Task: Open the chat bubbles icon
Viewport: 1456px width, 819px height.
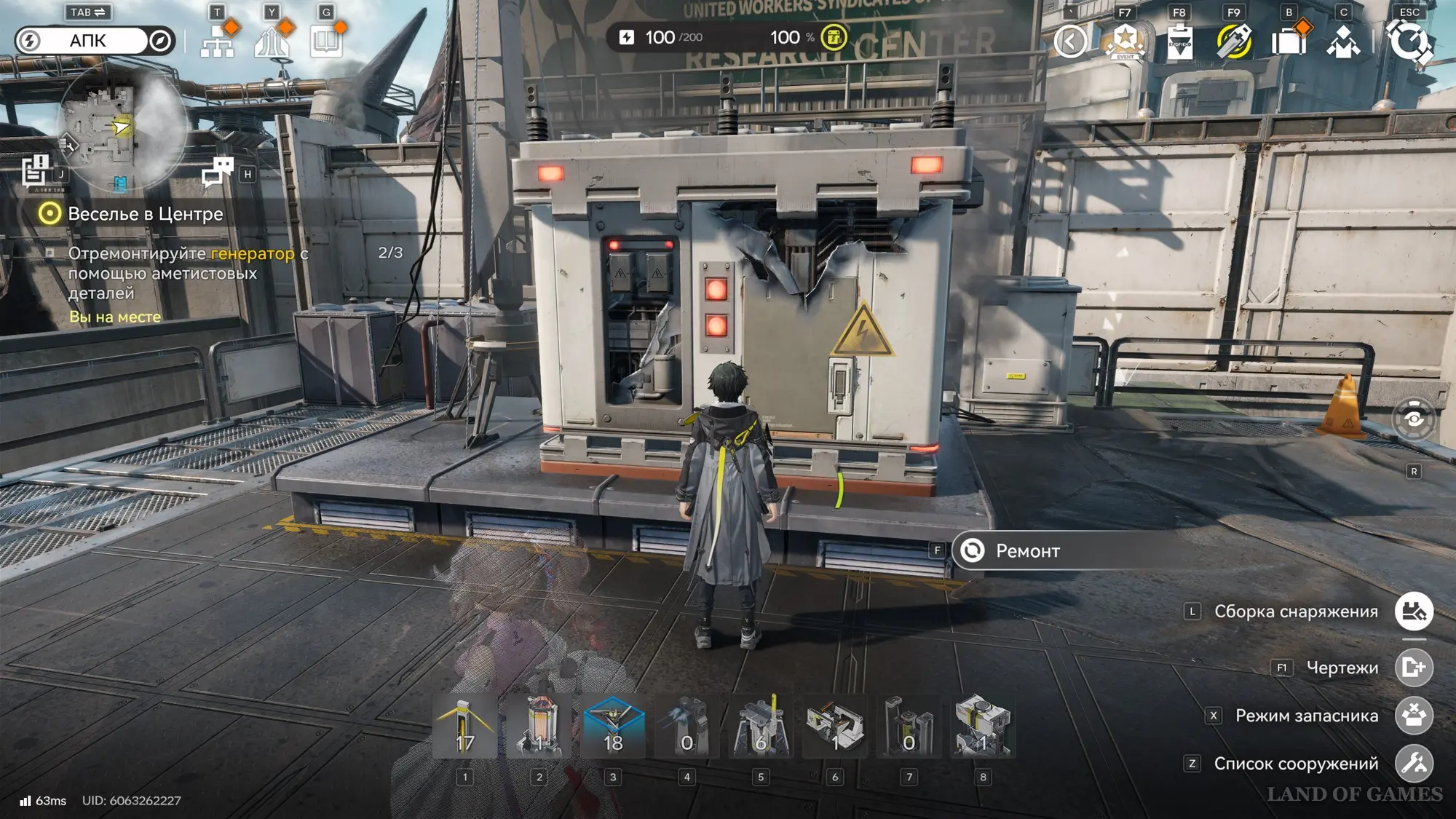Action: (217, 172)
